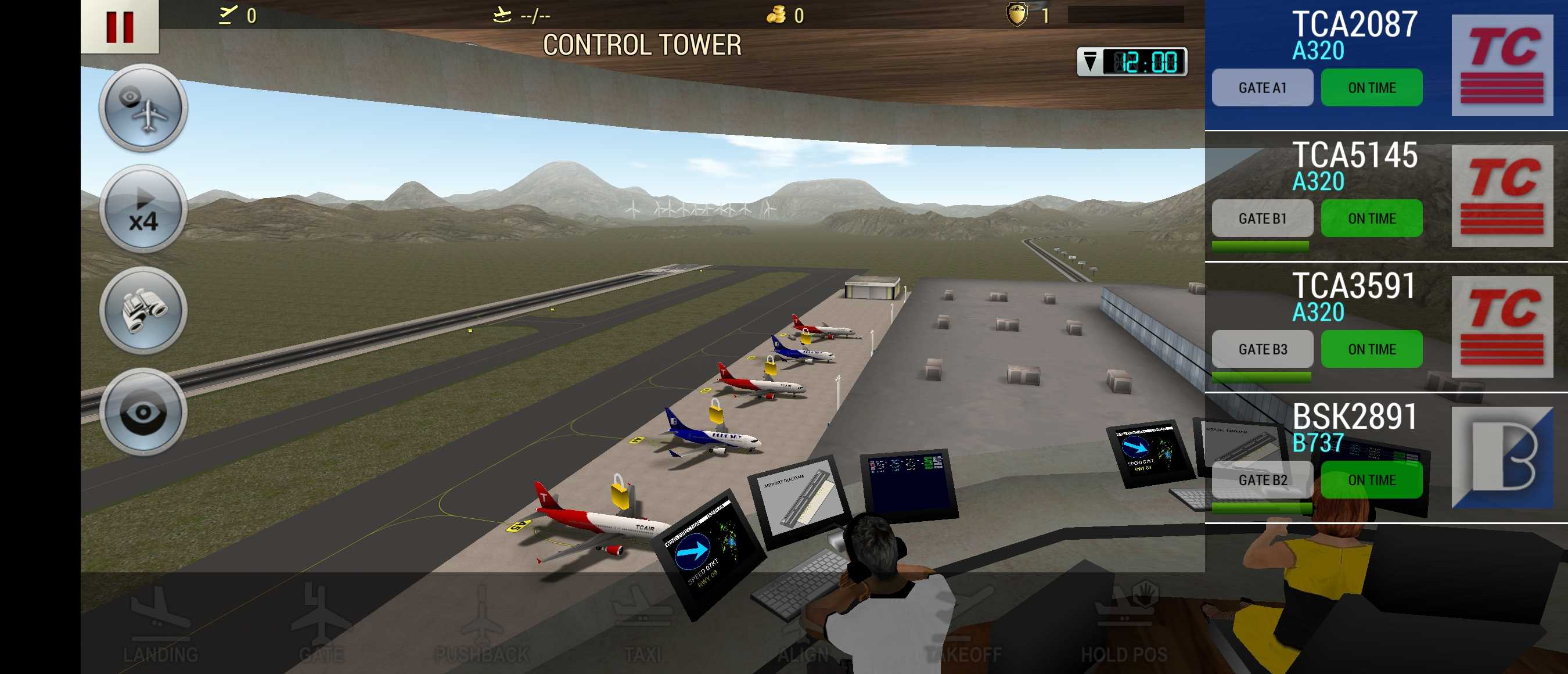Toggle the x4 fast-forward speed button

coord(143,209)
